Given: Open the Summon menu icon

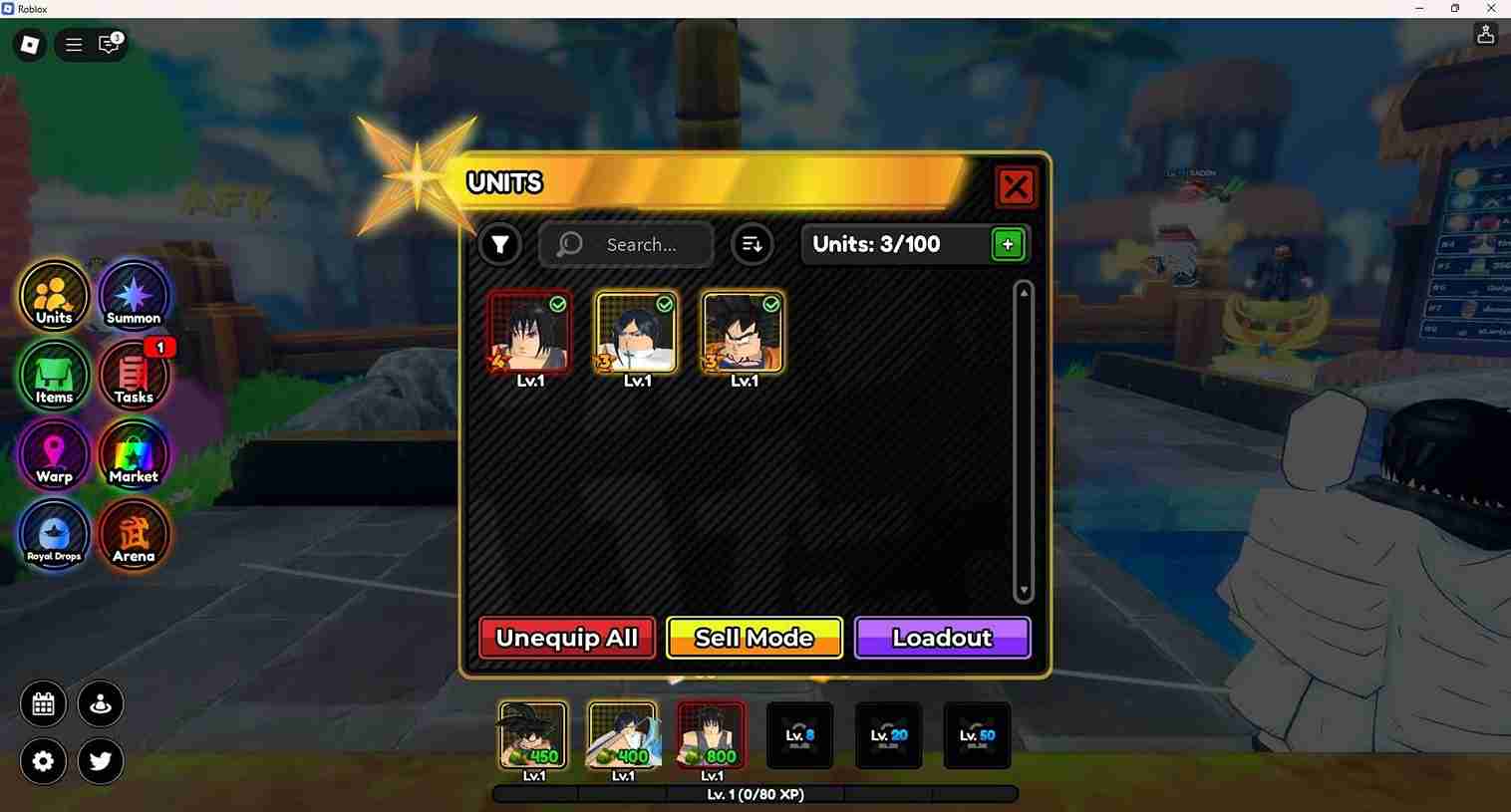Looking at the screenshot, I should pyautogui.click(x=134, y=295).
